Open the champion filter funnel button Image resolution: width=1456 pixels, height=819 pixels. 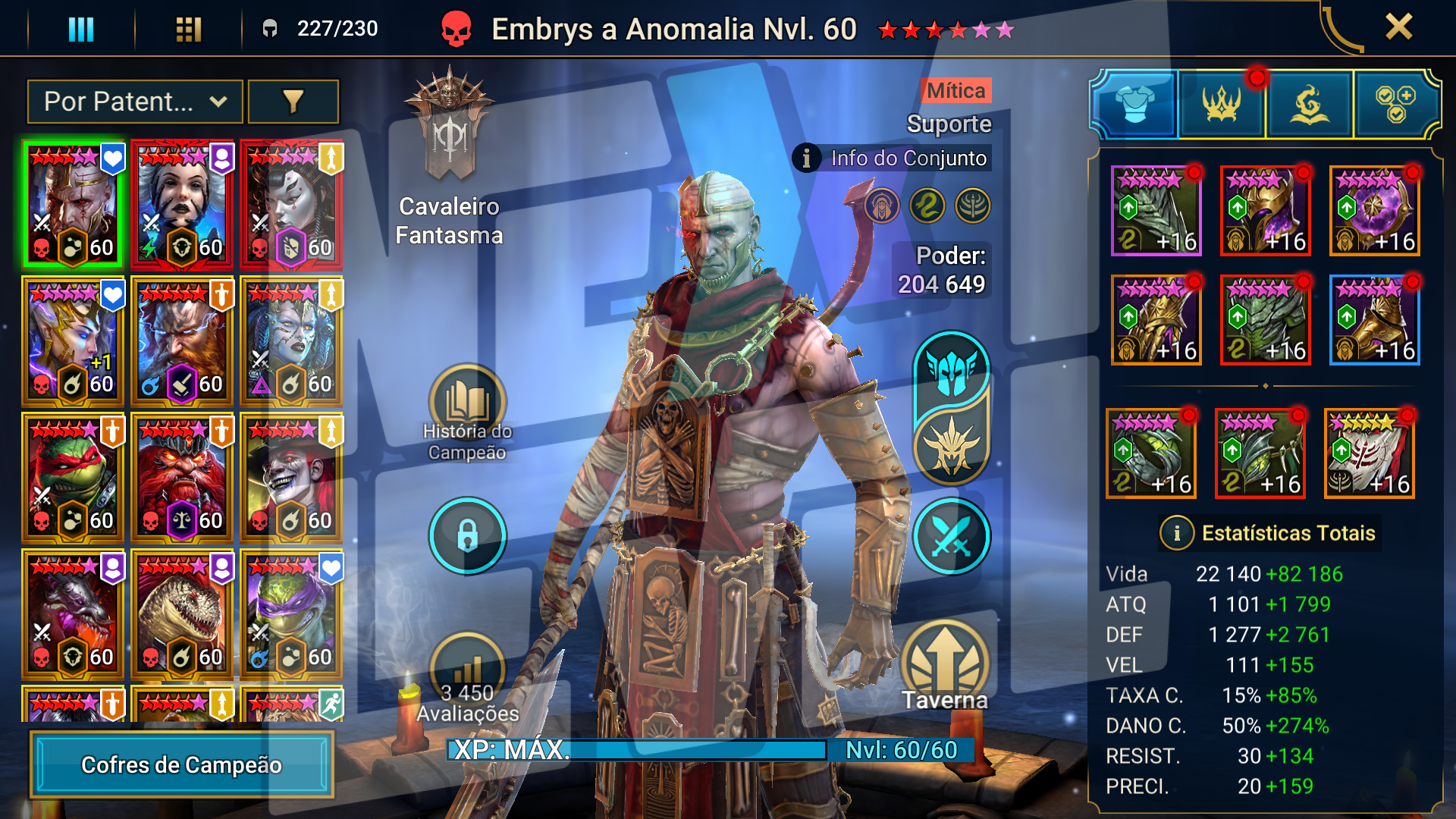coord(293,102)
